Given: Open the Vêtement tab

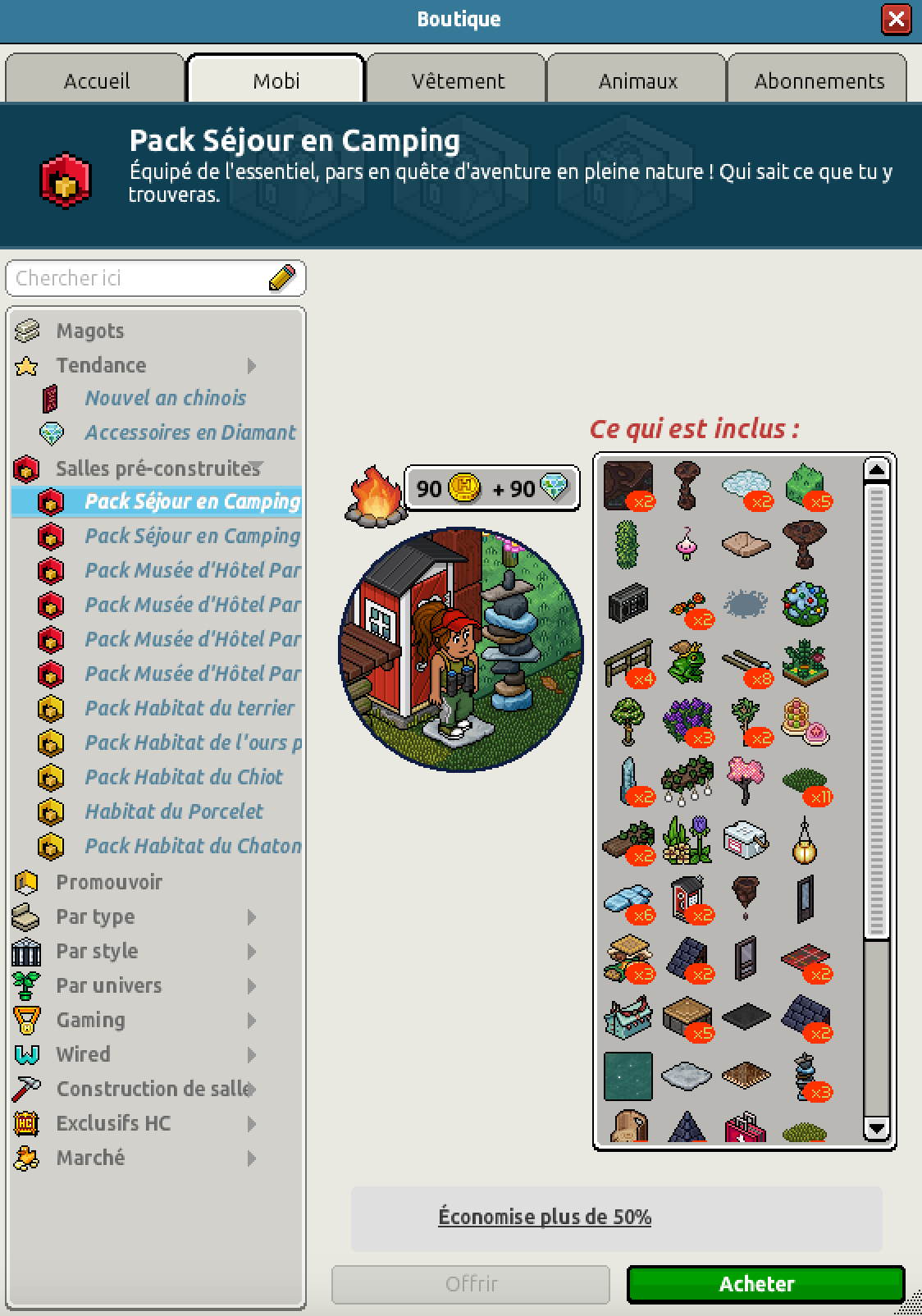Looking at the screenshot, I should 457,80.
